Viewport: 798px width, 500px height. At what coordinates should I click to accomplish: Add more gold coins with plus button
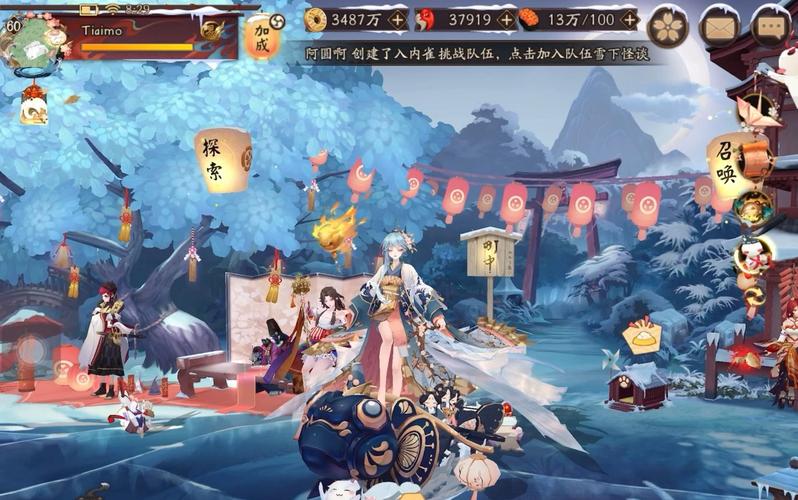(397, 19)
